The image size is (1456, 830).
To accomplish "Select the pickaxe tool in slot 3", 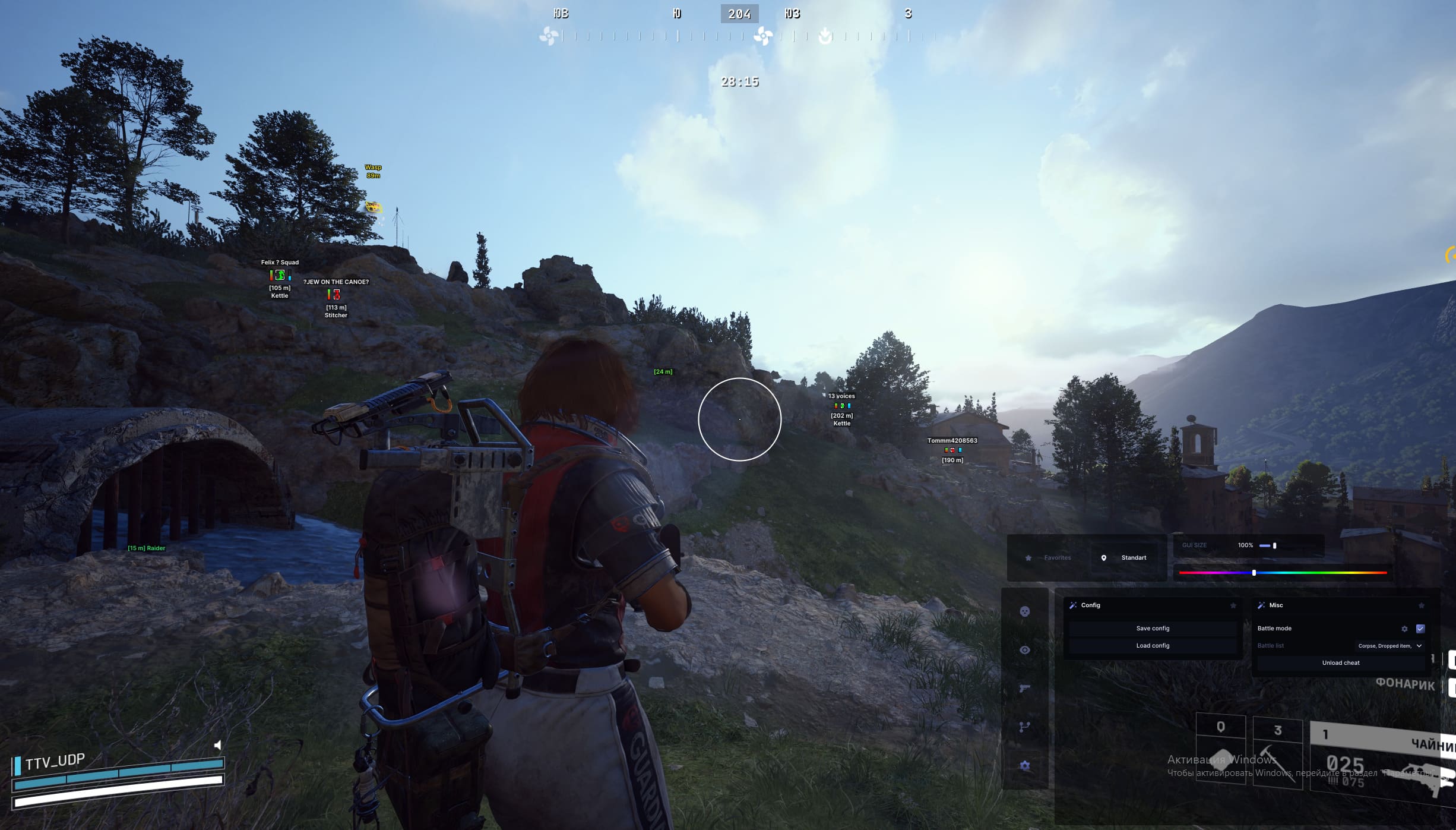I will [x=1277, y=752].
